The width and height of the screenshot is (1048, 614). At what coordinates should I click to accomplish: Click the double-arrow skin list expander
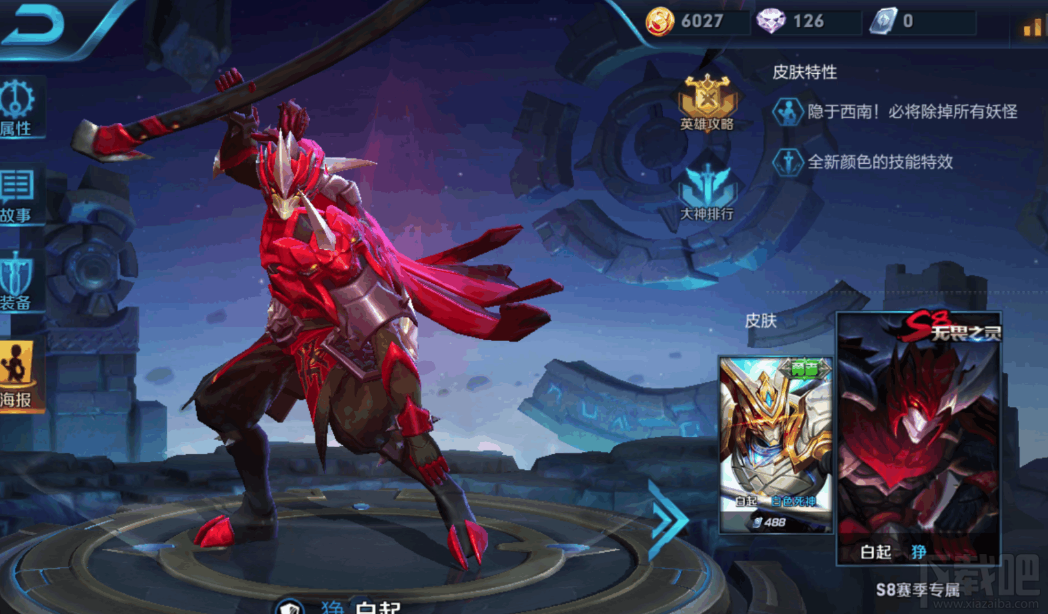point(668,519)
